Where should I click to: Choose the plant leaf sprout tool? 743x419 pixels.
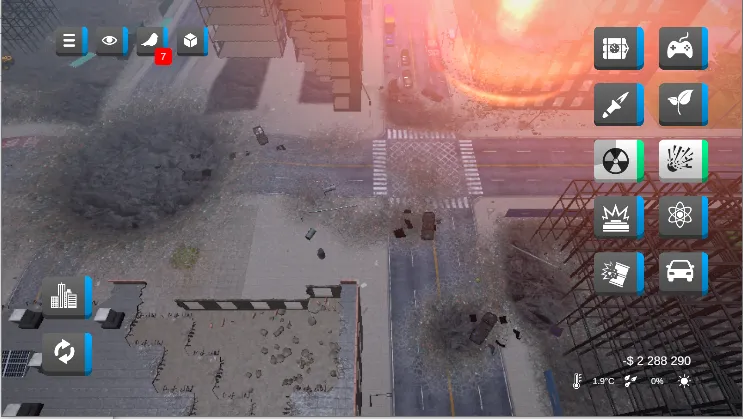pyautogui.click(x=681, y=104)
